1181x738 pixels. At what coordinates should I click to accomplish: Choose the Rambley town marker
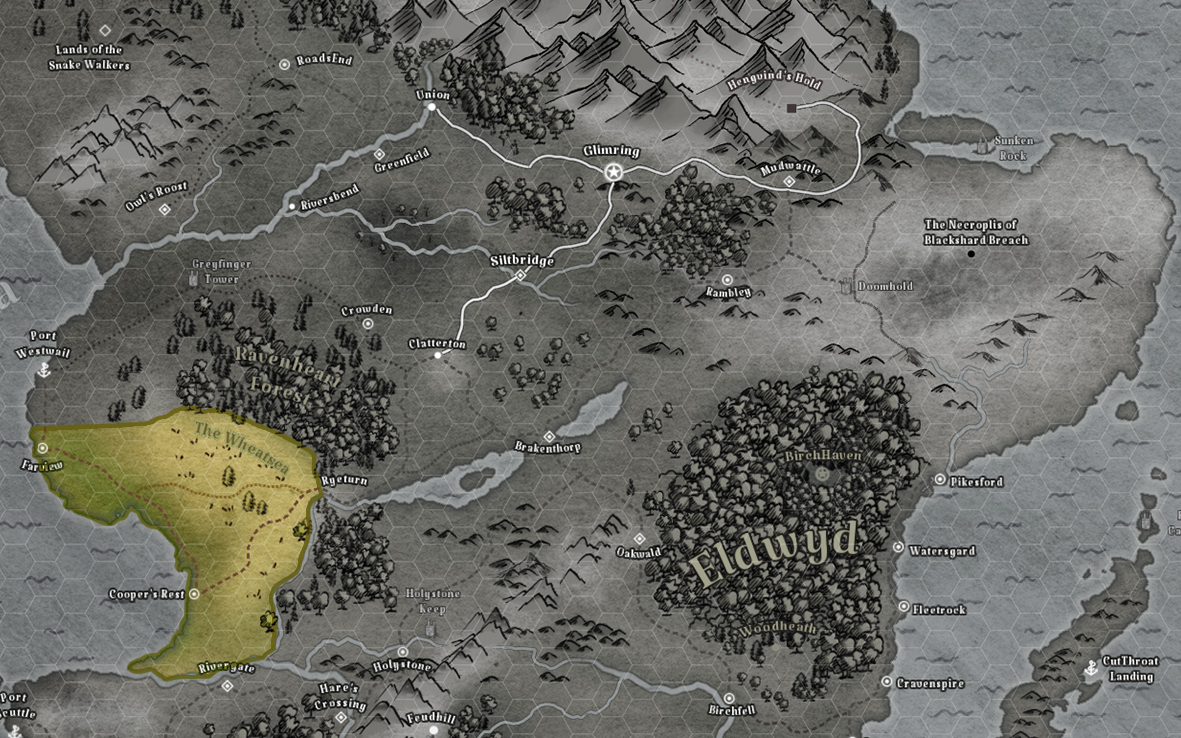(x=727, y=280)
